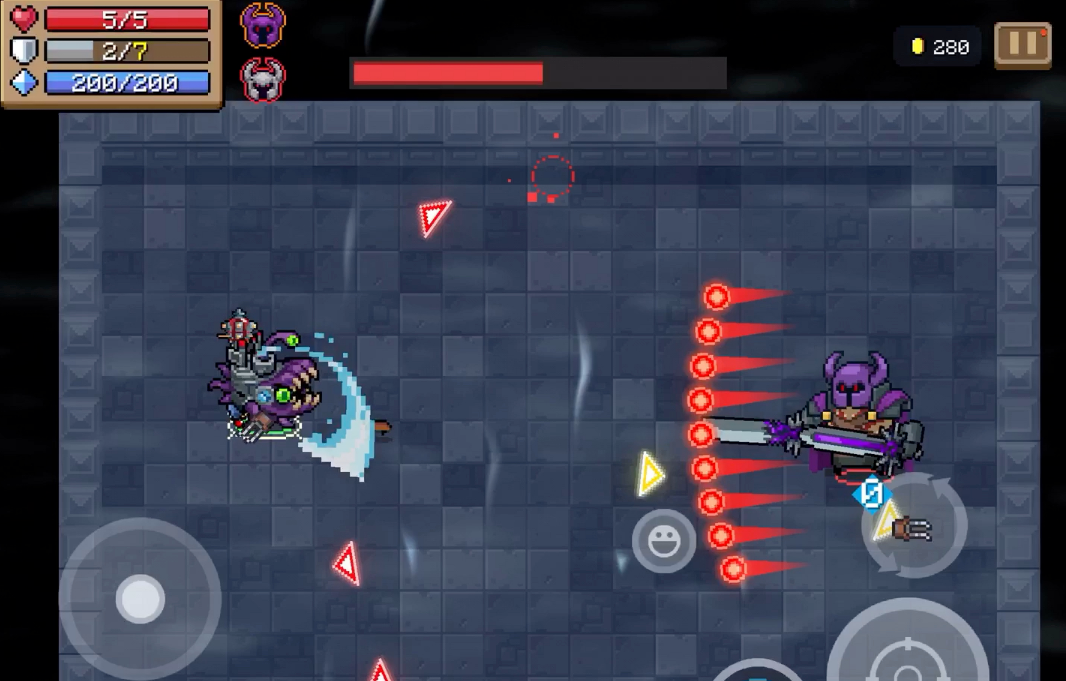The height and width of the screenshot is (681, 1066).
Task: Select the grey horned helmet boss icon
Action: tap(263, 80)
